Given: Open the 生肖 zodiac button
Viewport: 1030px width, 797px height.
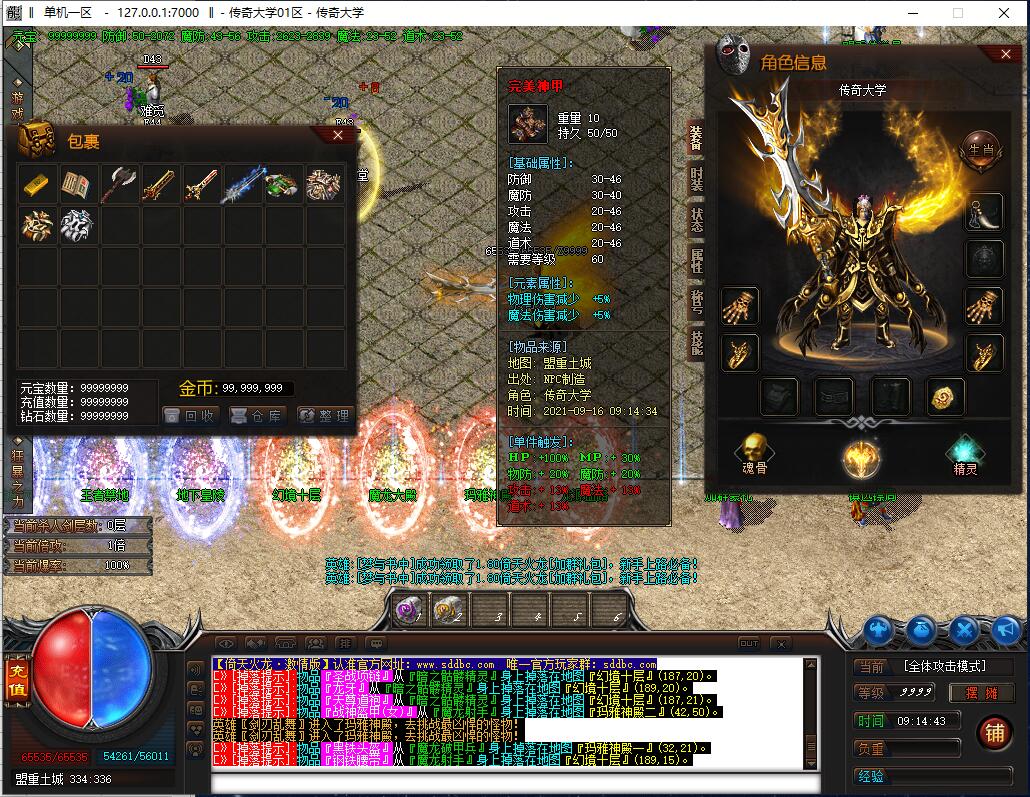Looking at the screenshot, I should pyautogui.click(x=980, y=148).
